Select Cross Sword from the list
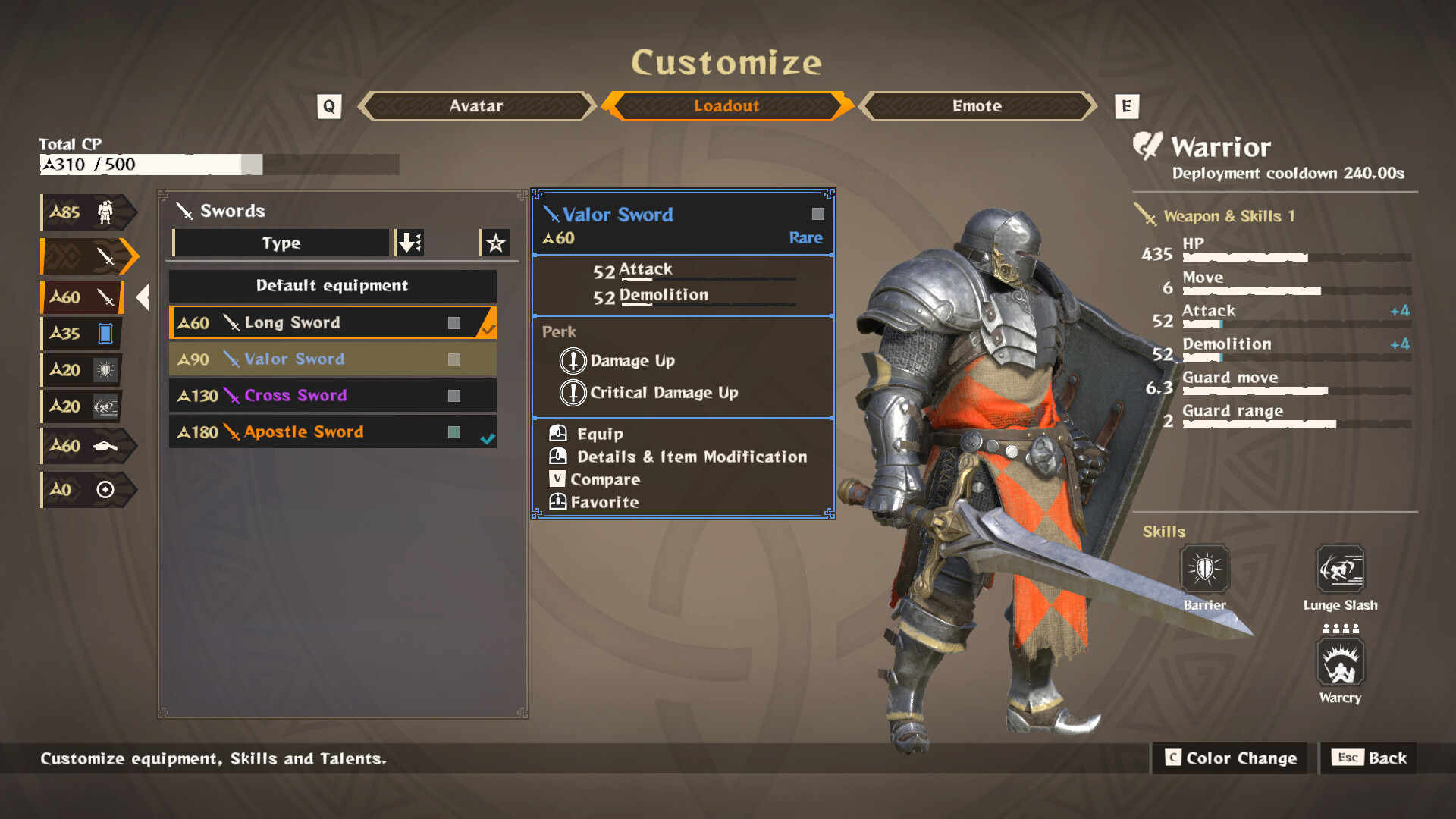This screenshot has width=1456, height=819. pyautogui.click(x=332, y=395)
